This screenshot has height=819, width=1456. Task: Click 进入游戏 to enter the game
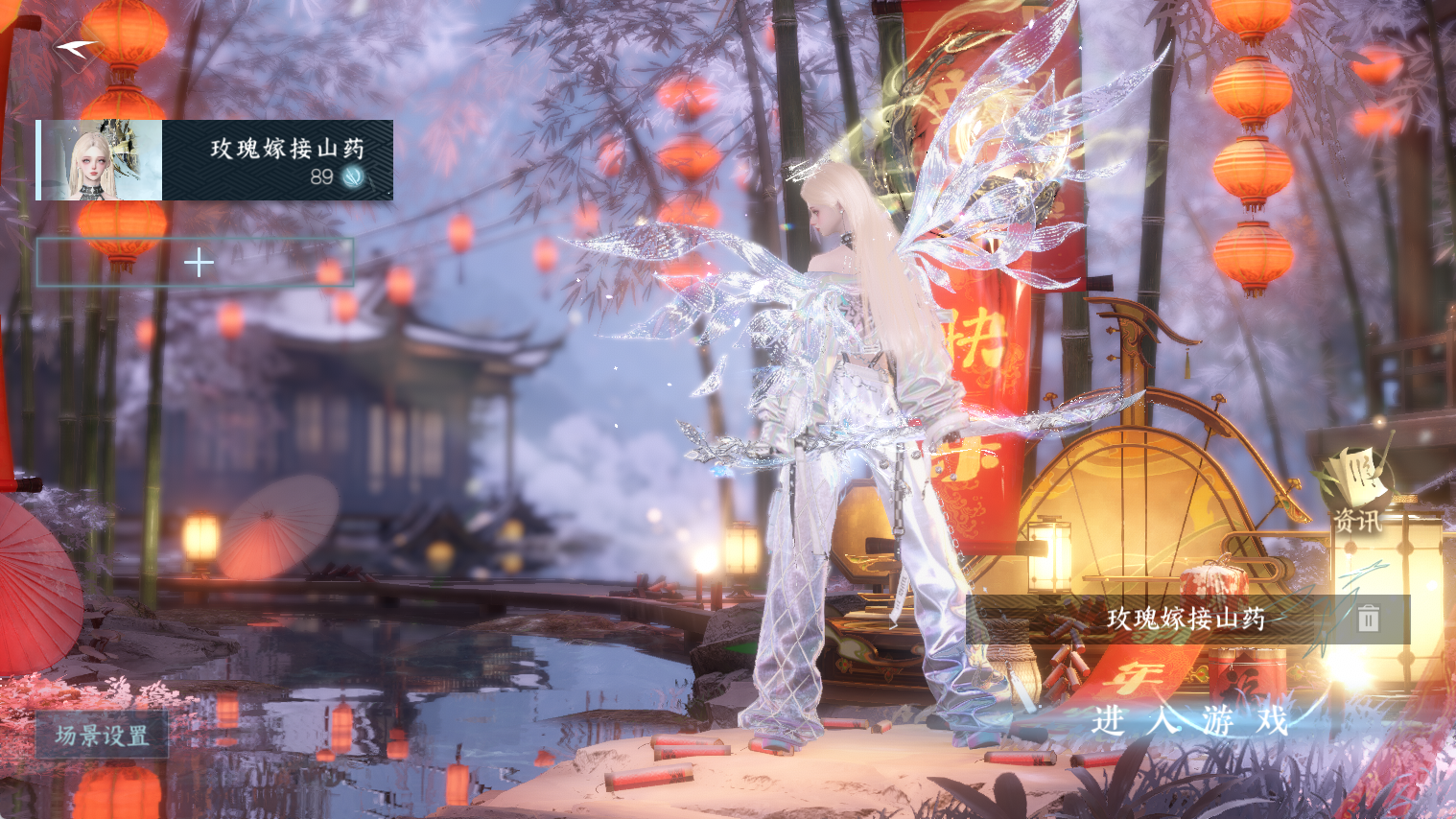coord(1189,719)
